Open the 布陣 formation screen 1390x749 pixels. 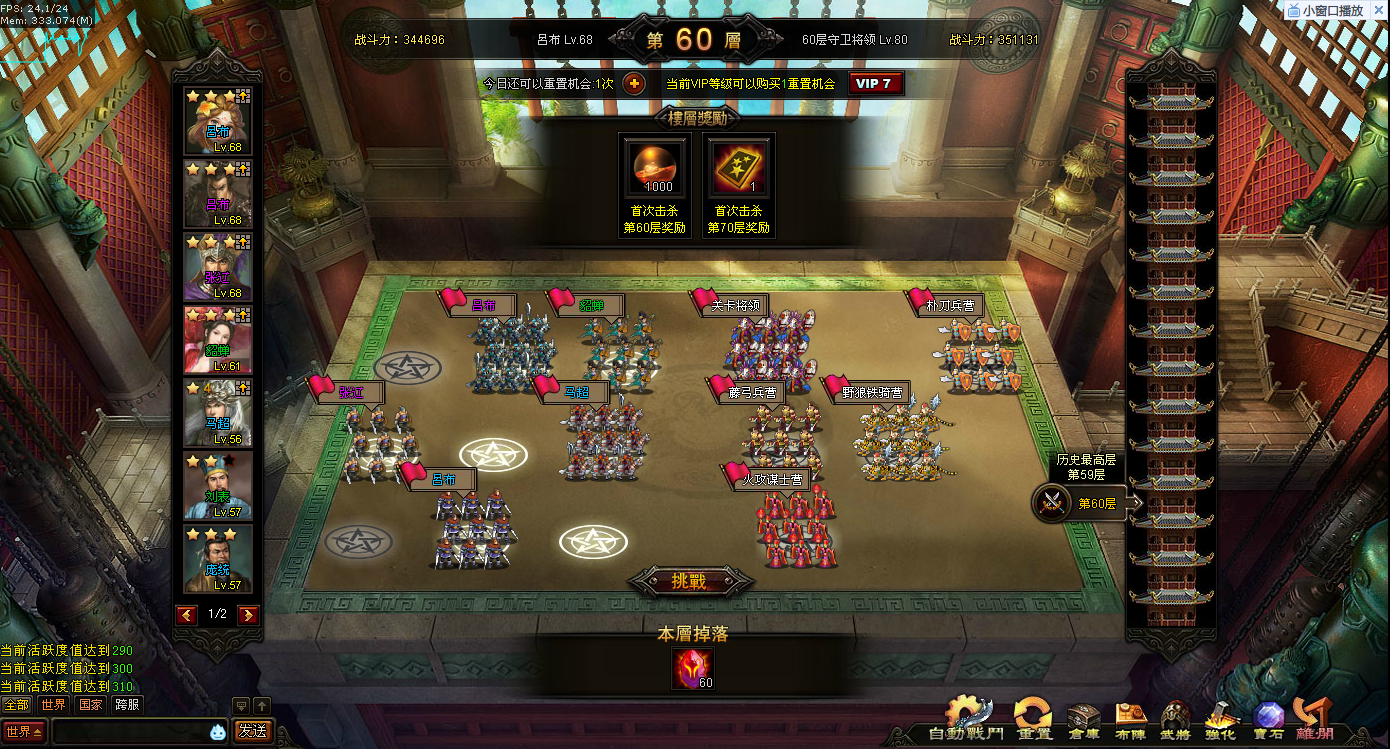point(1131,720)
